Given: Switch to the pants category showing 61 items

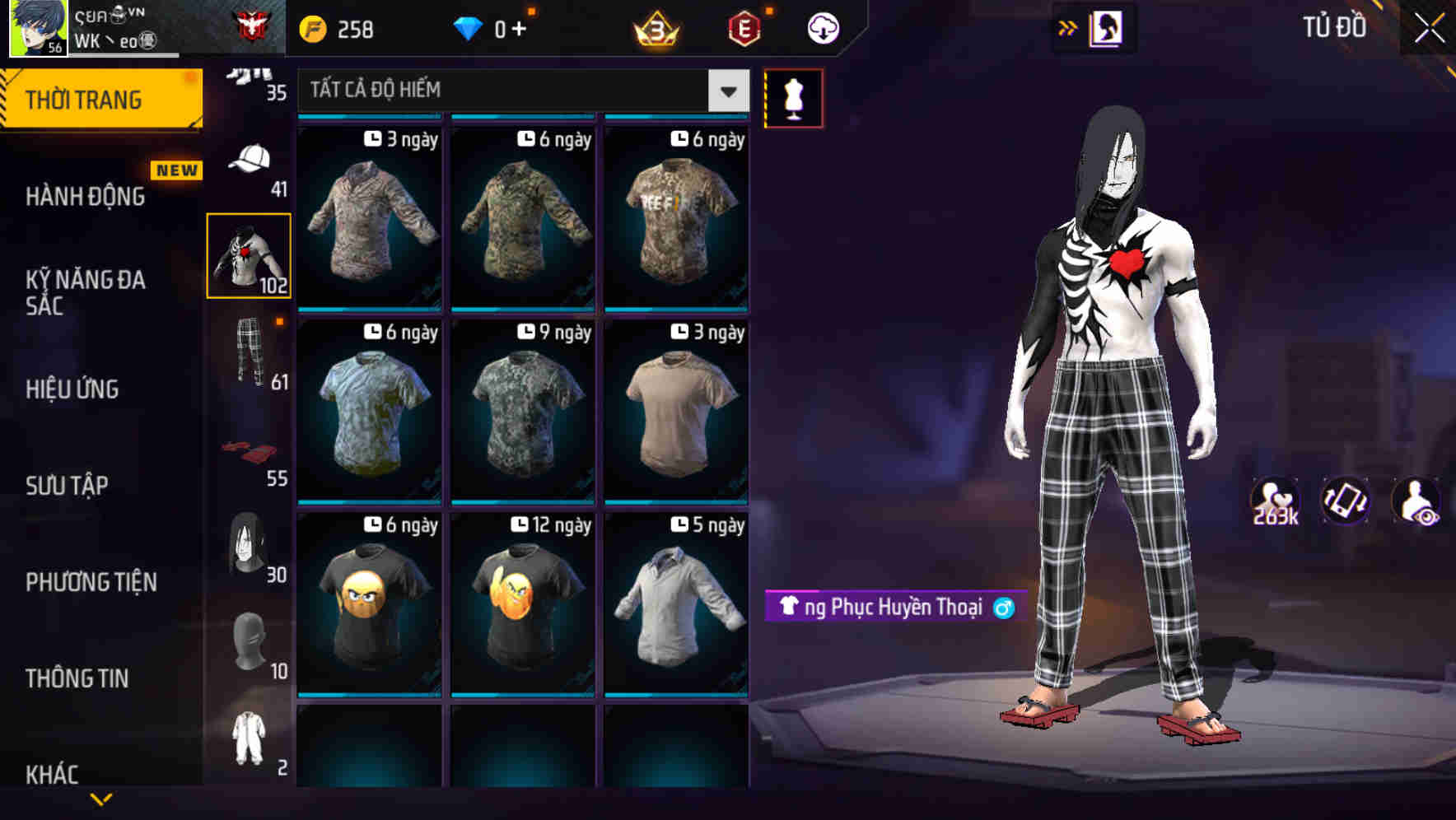Looking at the screenshot, I should pyautogui.click(x=248, y=354).
